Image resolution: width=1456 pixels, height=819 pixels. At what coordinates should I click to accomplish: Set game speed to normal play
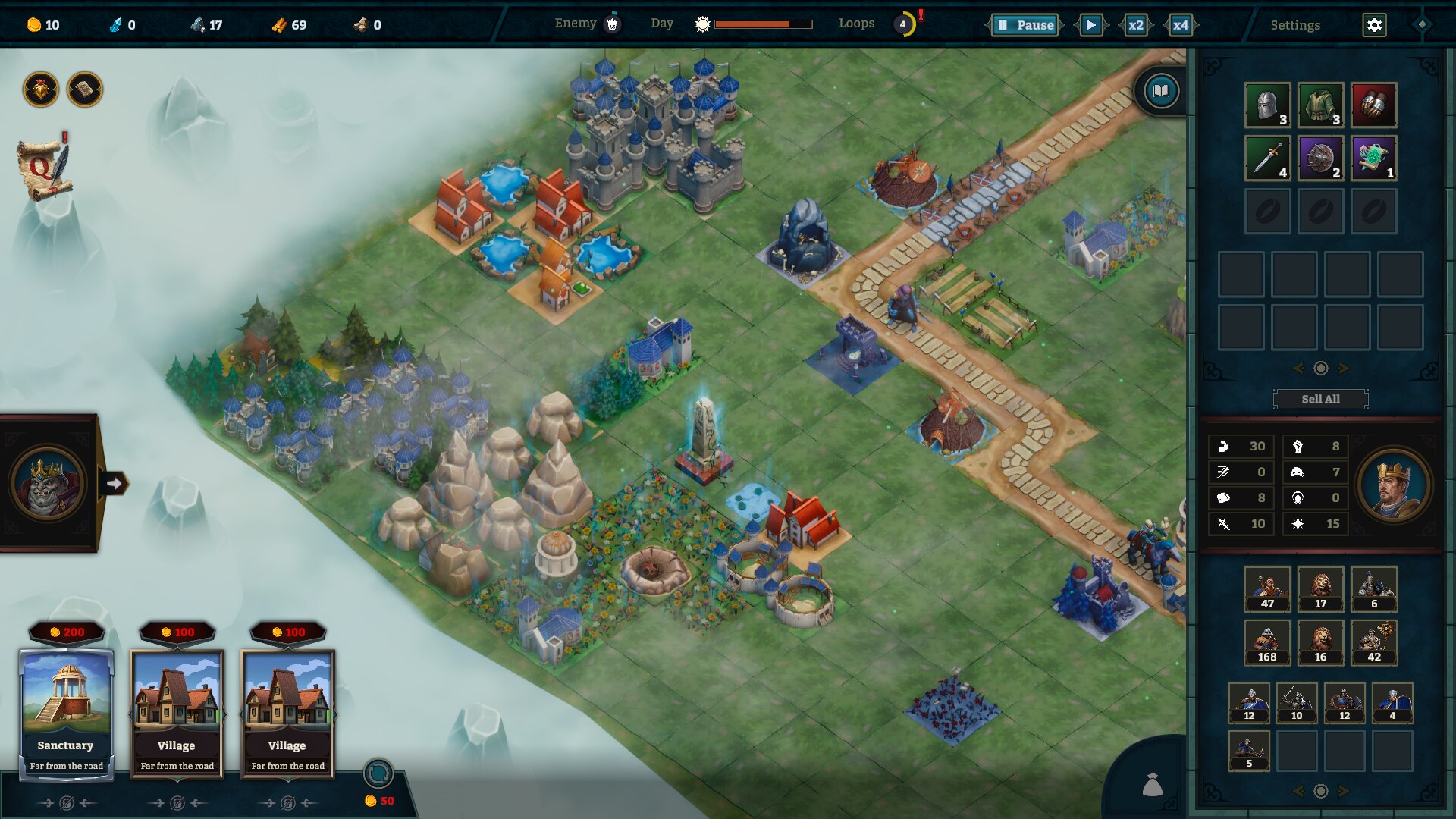pos(1090,25)
